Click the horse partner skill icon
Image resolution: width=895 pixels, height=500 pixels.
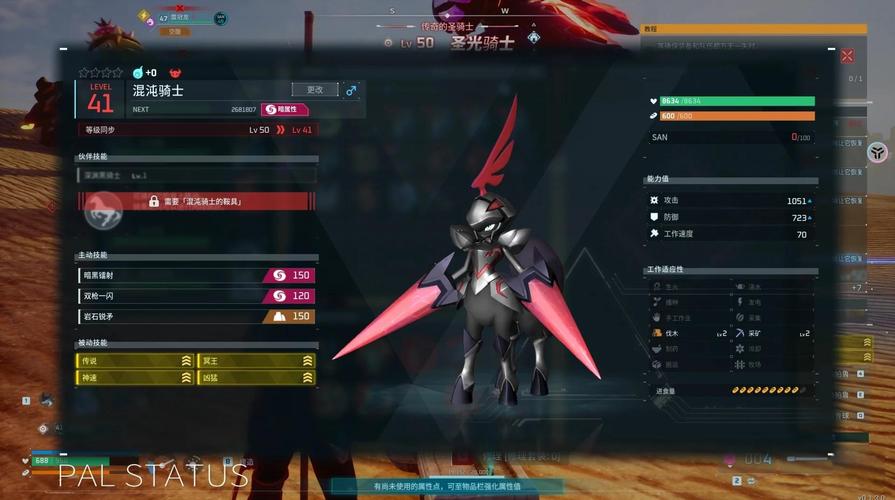click(x=102, y=207)
